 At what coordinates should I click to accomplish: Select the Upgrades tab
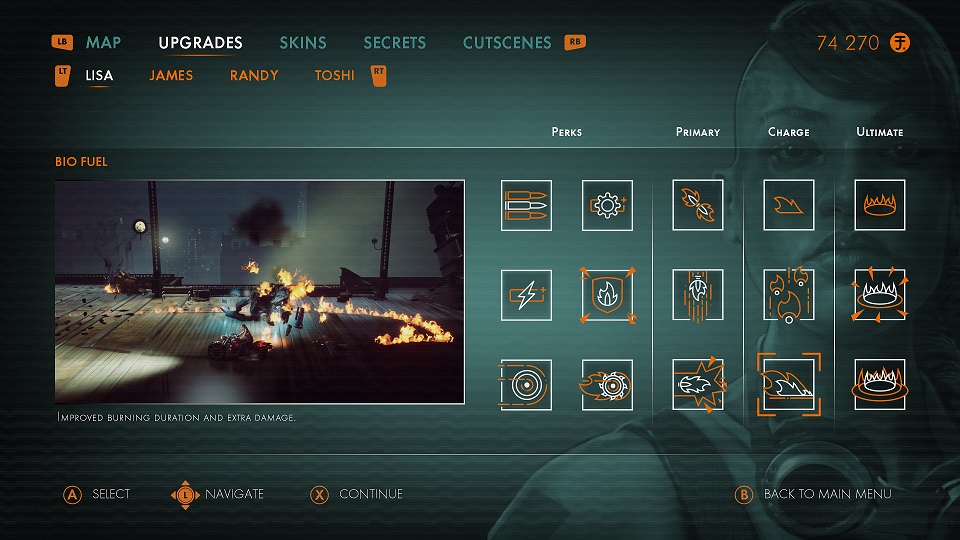point(200,43)
